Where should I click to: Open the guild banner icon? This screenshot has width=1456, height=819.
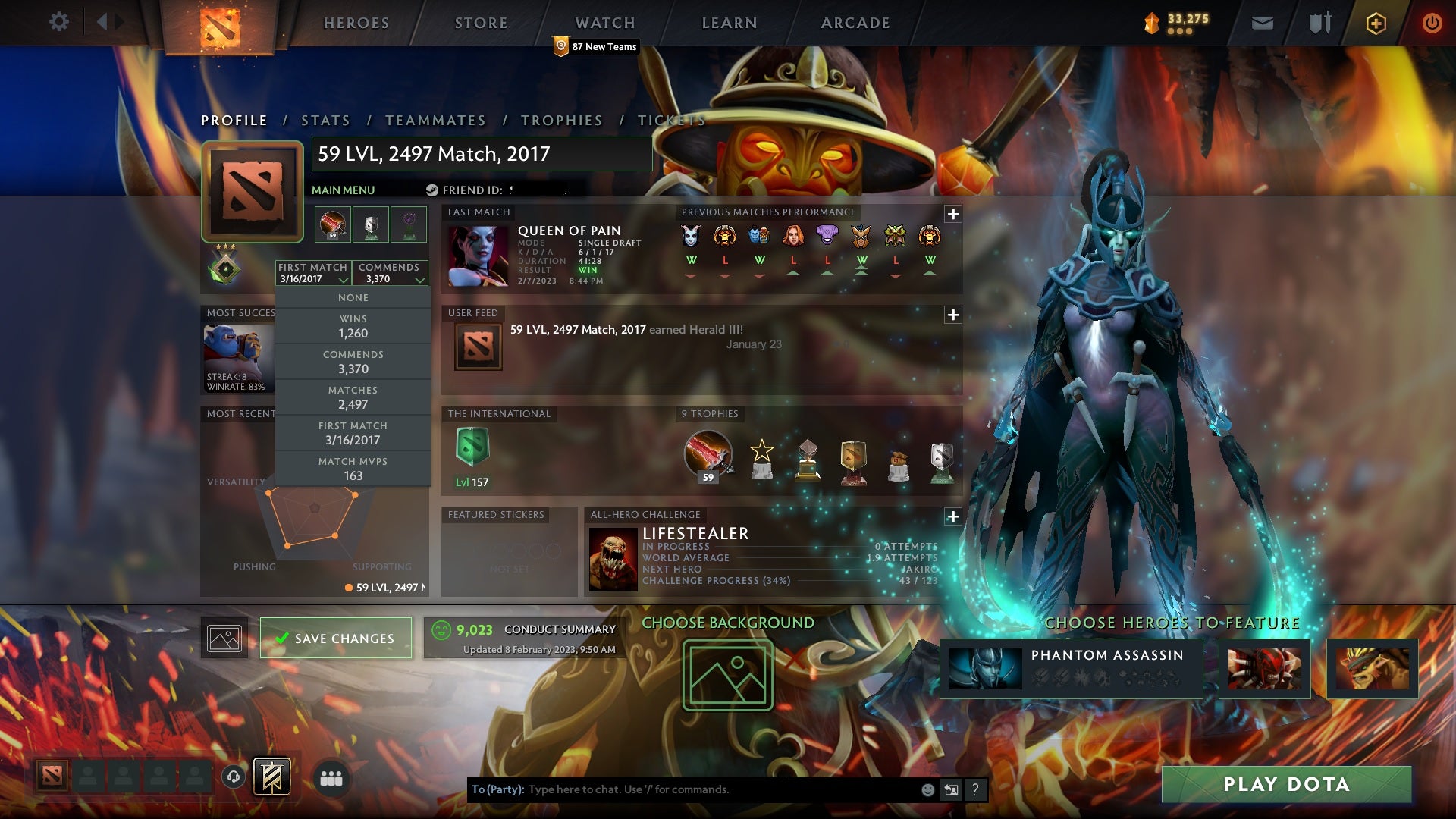(x=272, y=777)
